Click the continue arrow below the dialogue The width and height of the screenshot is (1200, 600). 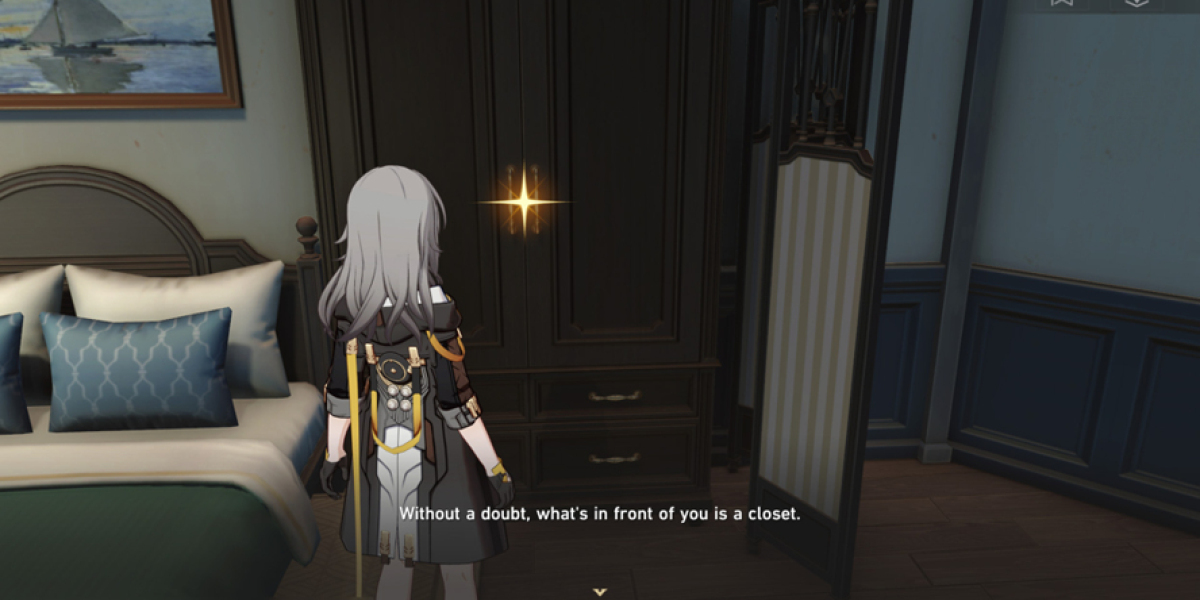coord(599,591)
